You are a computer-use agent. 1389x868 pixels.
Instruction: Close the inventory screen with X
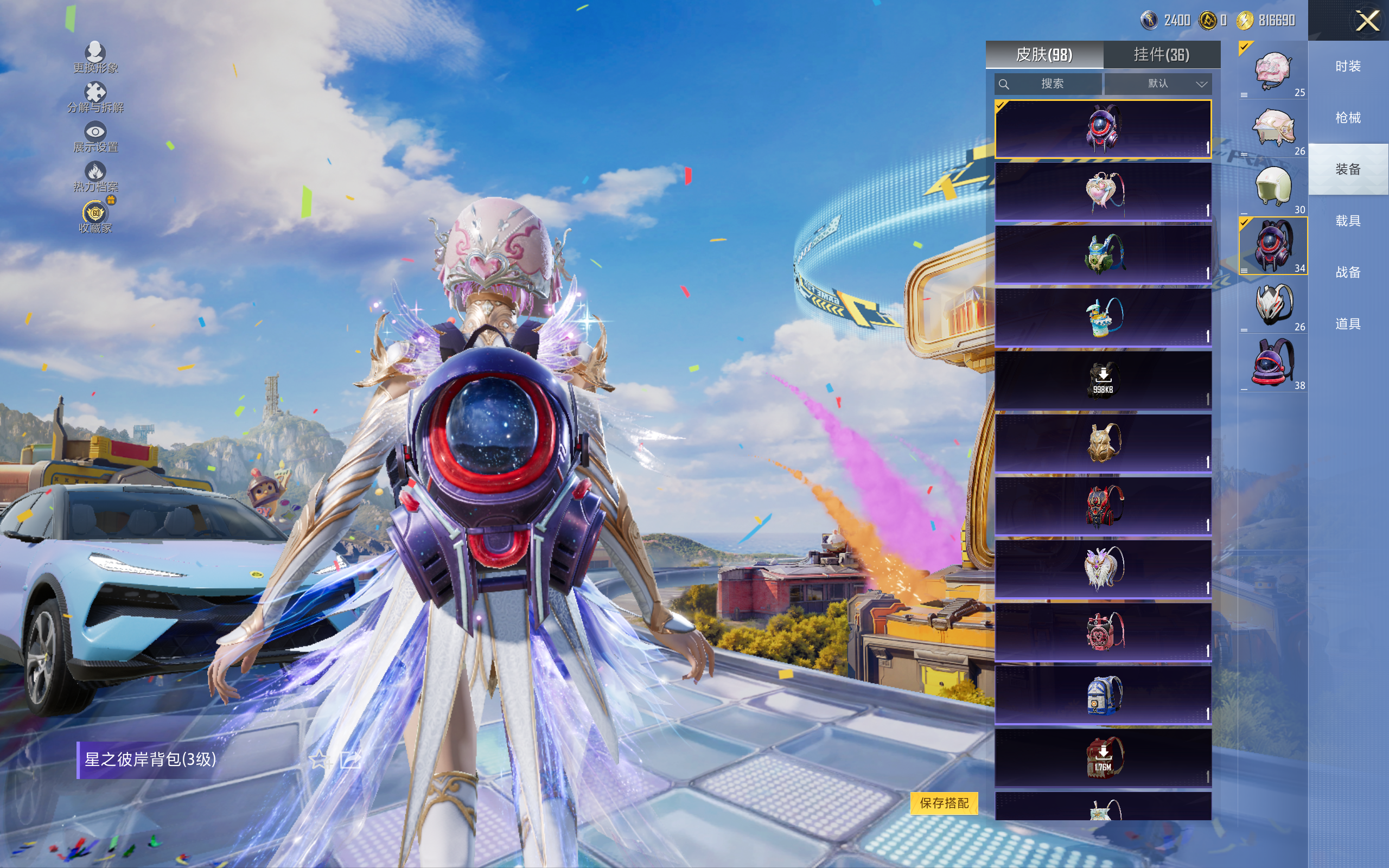[1367, 22]
